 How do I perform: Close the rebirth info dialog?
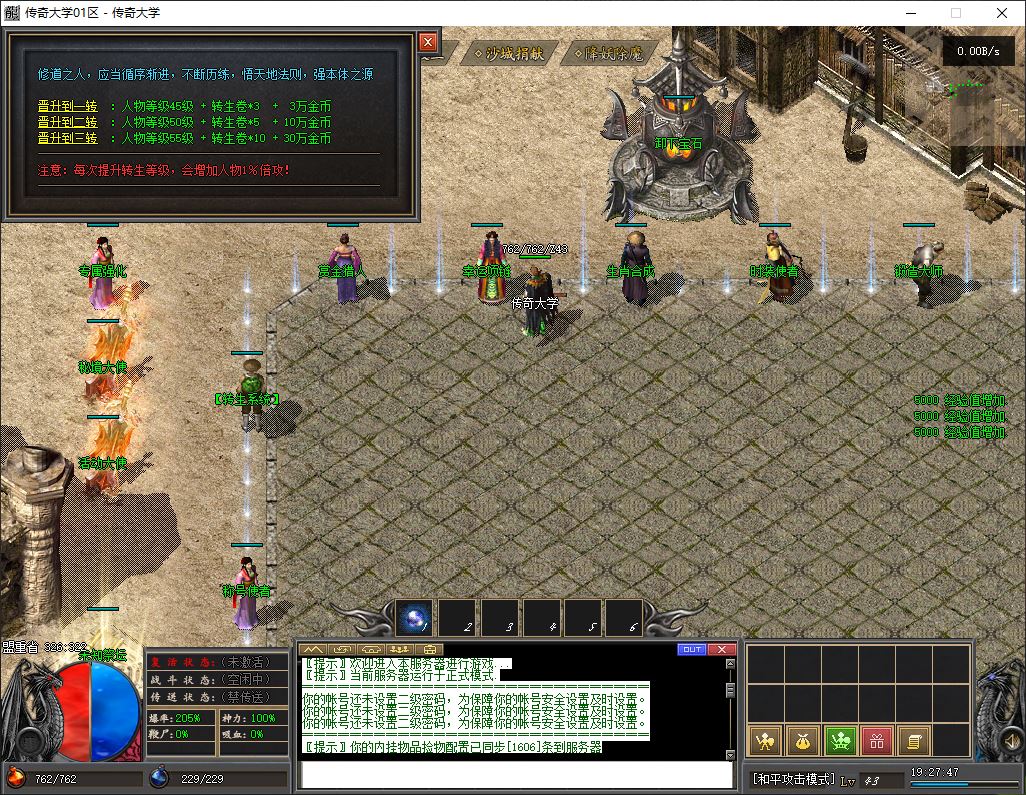tap(428, 42)
